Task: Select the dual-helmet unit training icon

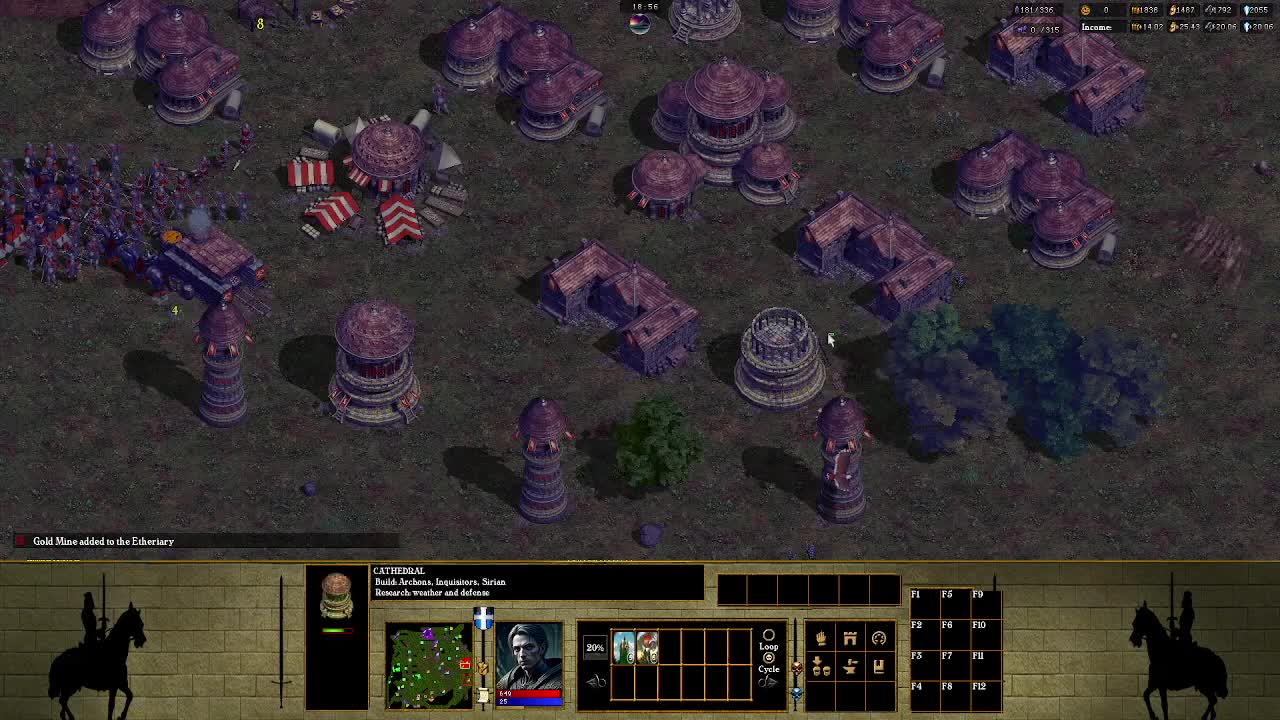Action: pos(821,667)
